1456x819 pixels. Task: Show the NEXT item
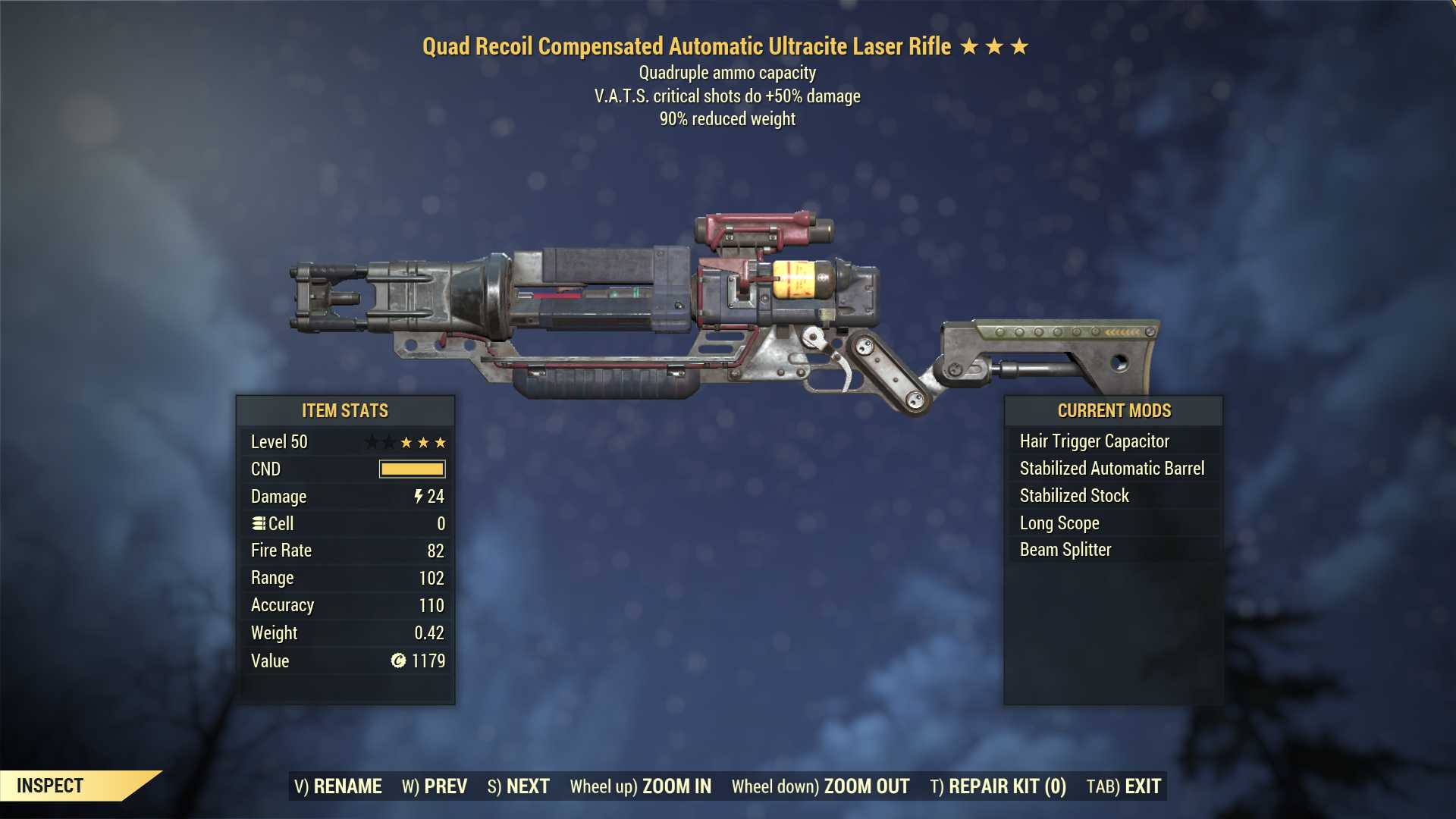[519, 786]
